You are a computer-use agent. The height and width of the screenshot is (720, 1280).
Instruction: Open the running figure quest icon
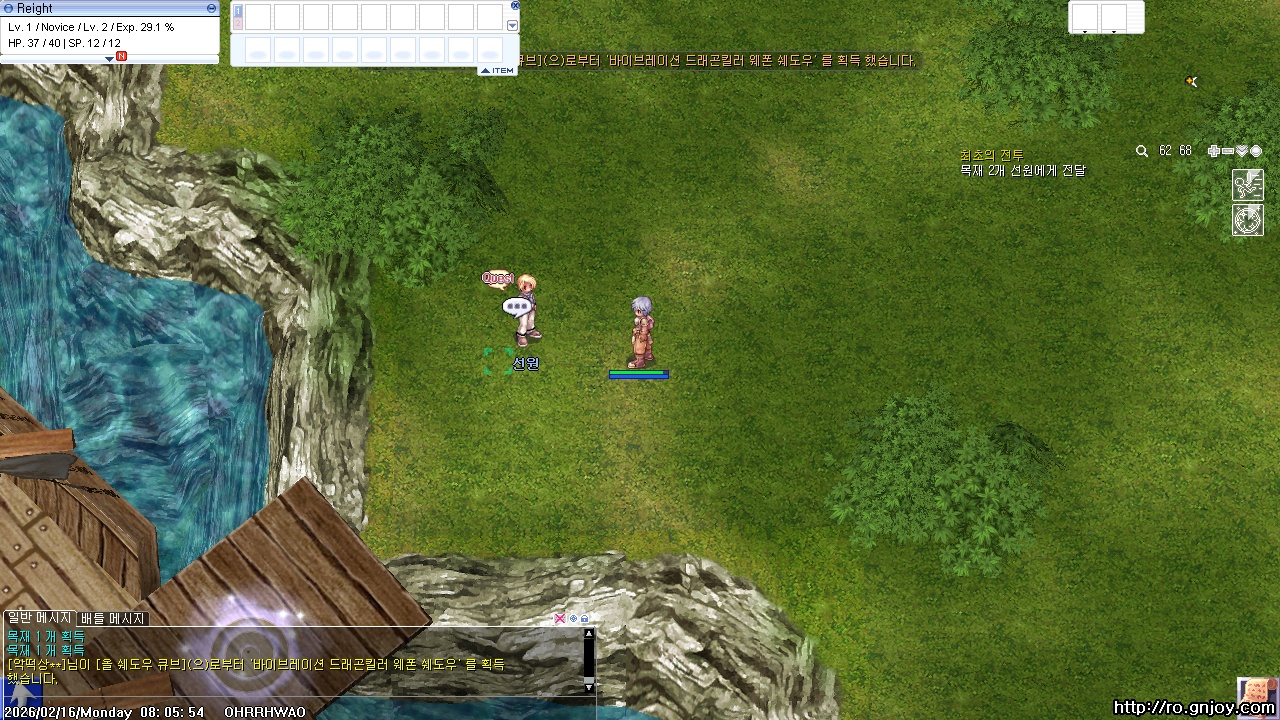(1248, 184)
